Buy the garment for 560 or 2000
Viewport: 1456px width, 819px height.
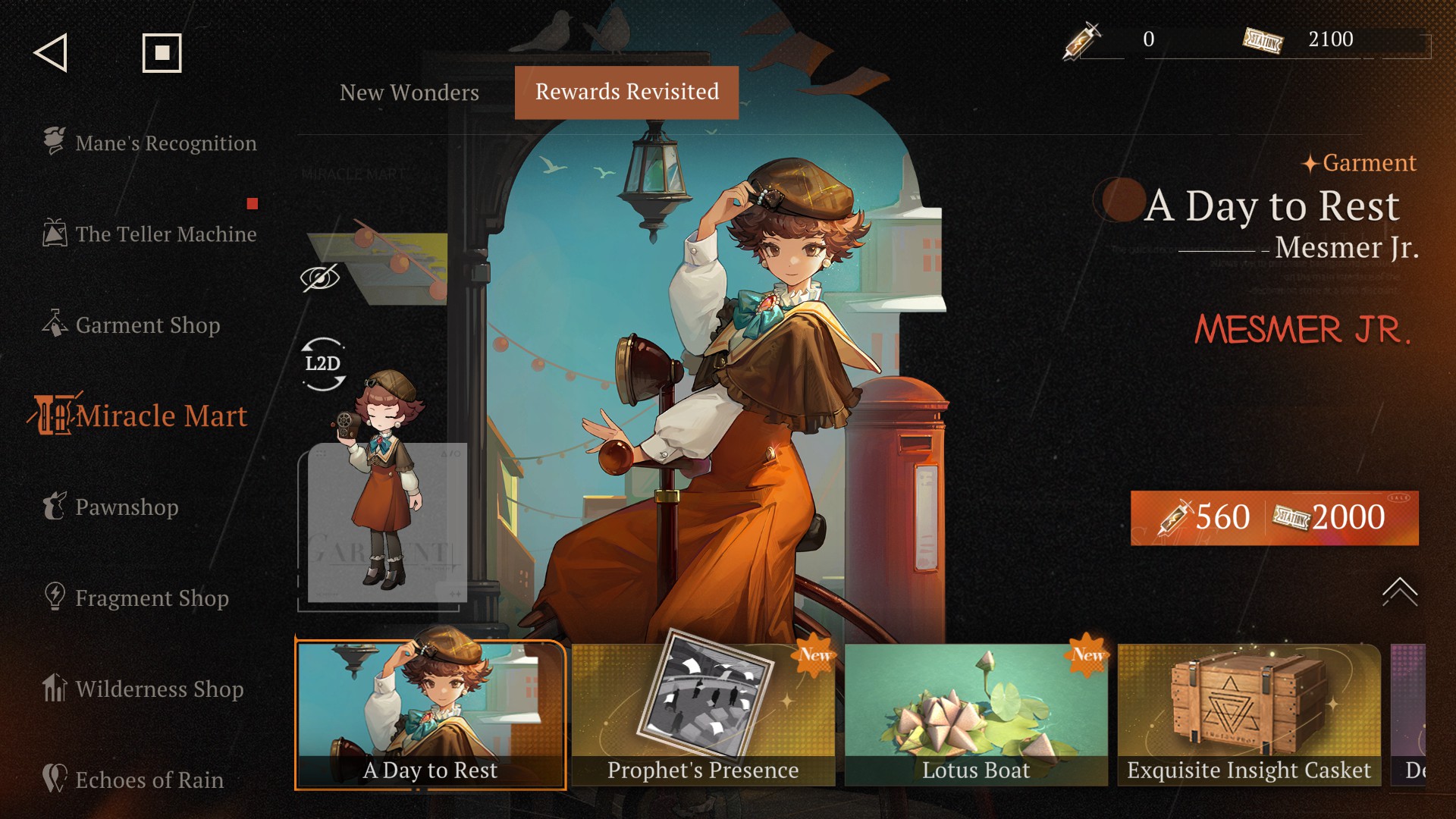pos(1274,518)
